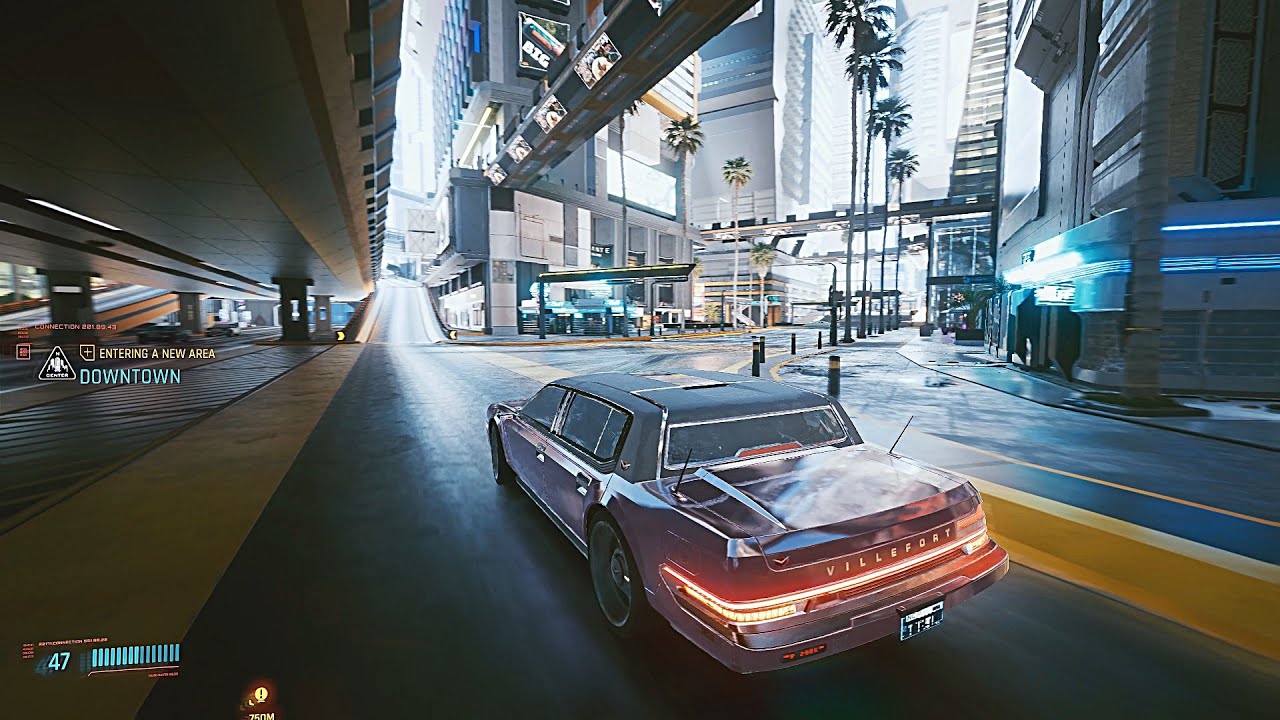Expand the ENTERING A NEW AREA banner

(x=156, y=352)
